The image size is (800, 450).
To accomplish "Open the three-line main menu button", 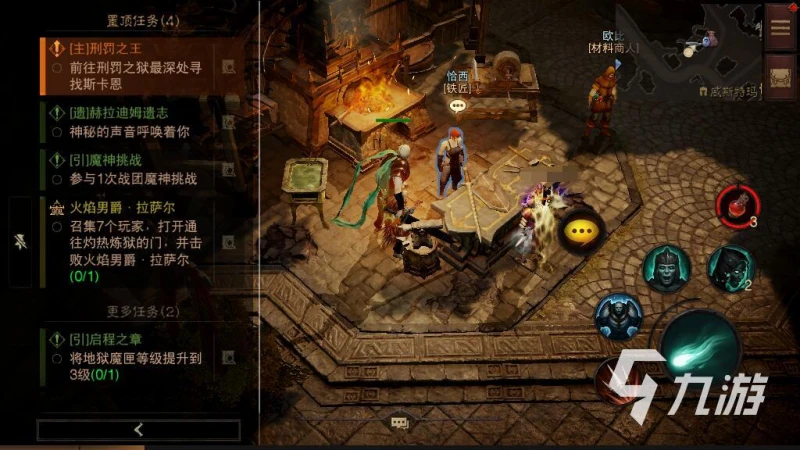I will (780, 26).
